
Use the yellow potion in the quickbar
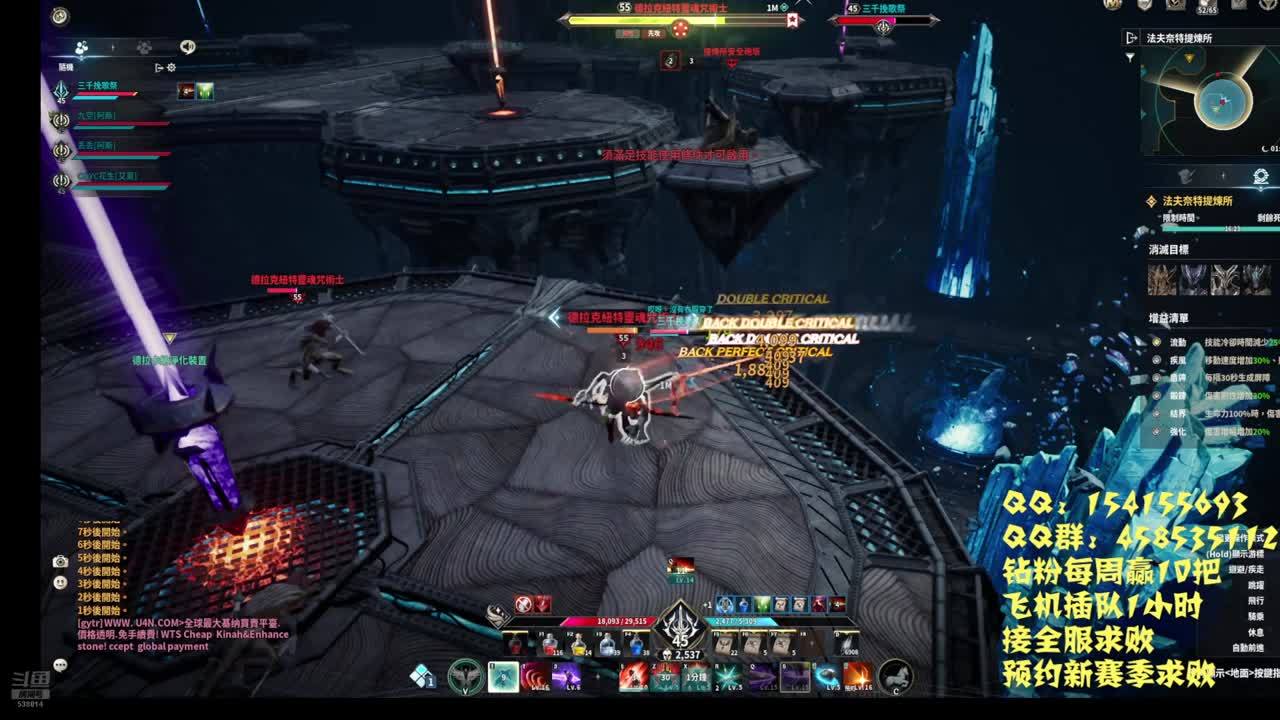[x=579, y=645]
